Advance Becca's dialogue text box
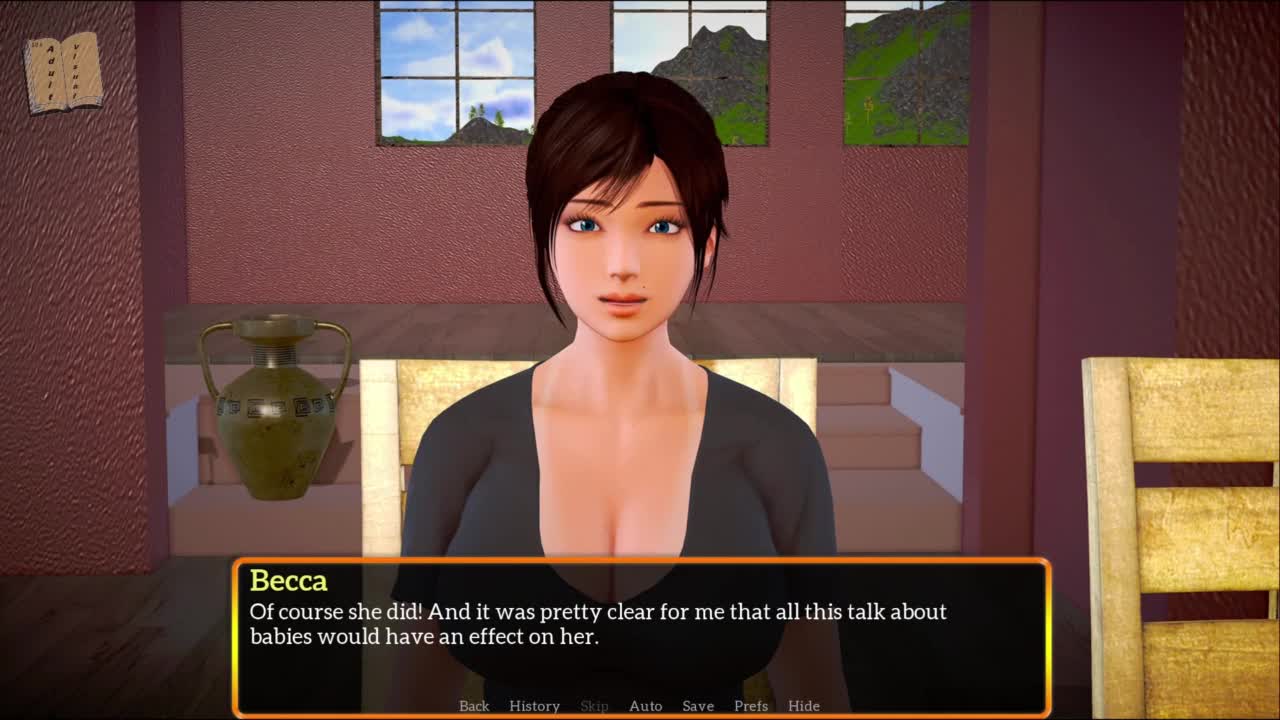Viewport: 1280px width, 720px height. pyautogui.click(x=640, y=630)
